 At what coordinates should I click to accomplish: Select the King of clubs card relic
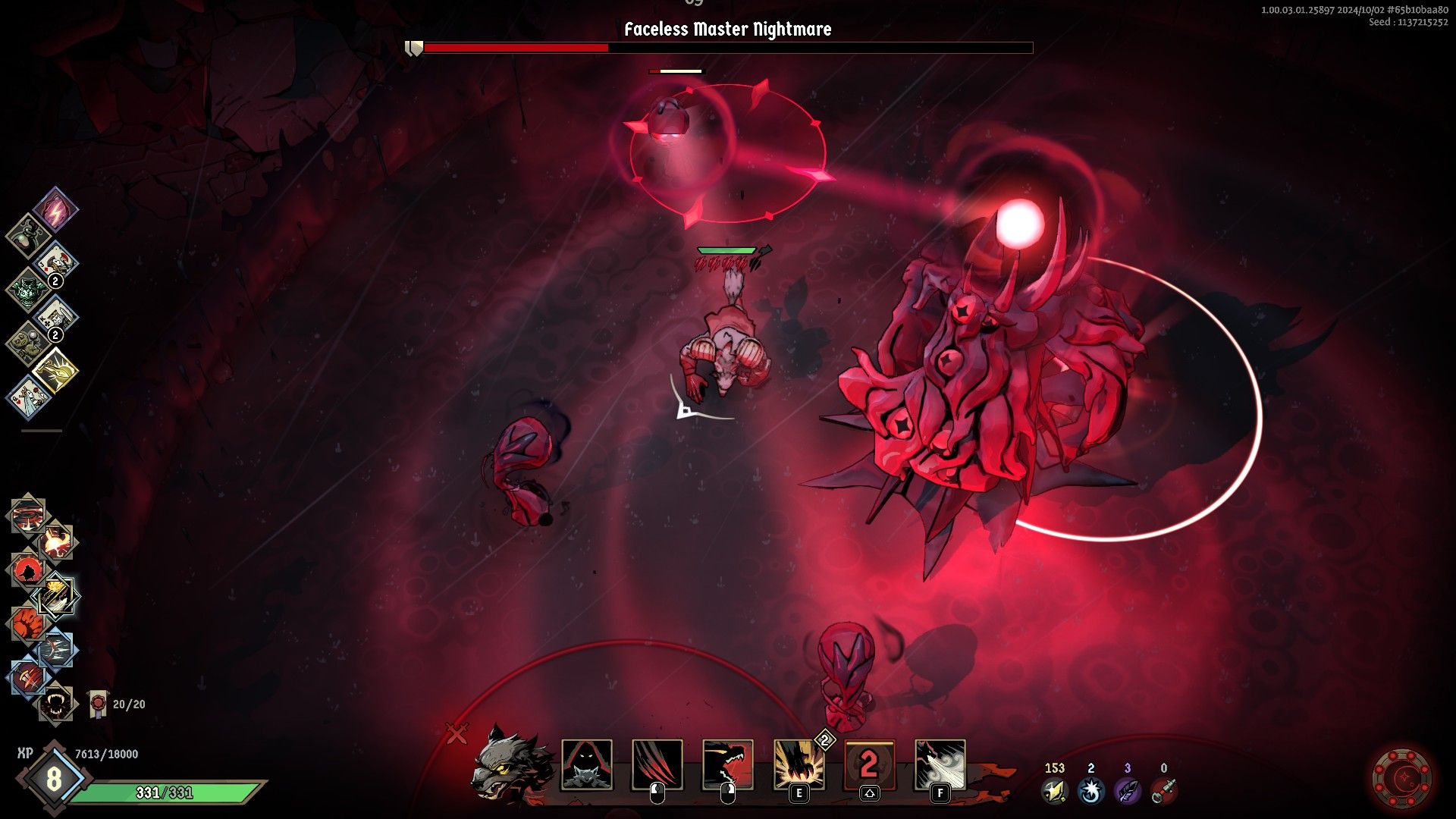pyautogui.click(x=56, y=315)
